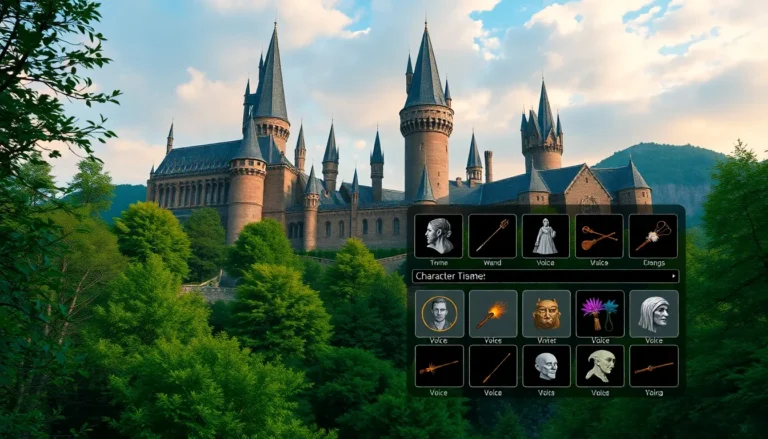
Task: Select the pale bald head bust
Action: pos(546,366)
